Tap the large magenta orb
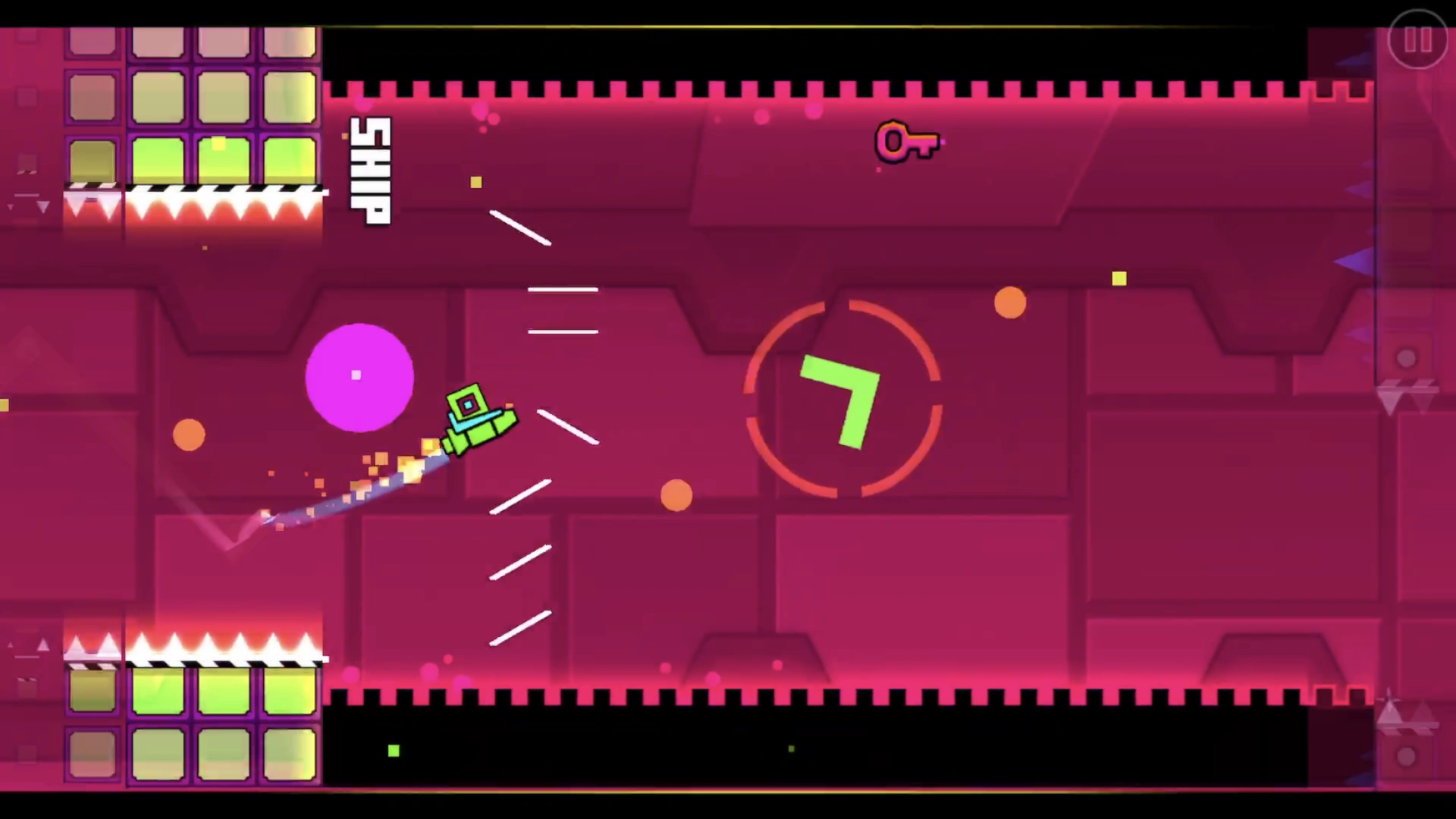The height and width of the screenshot is (819, 1456). 359,377
